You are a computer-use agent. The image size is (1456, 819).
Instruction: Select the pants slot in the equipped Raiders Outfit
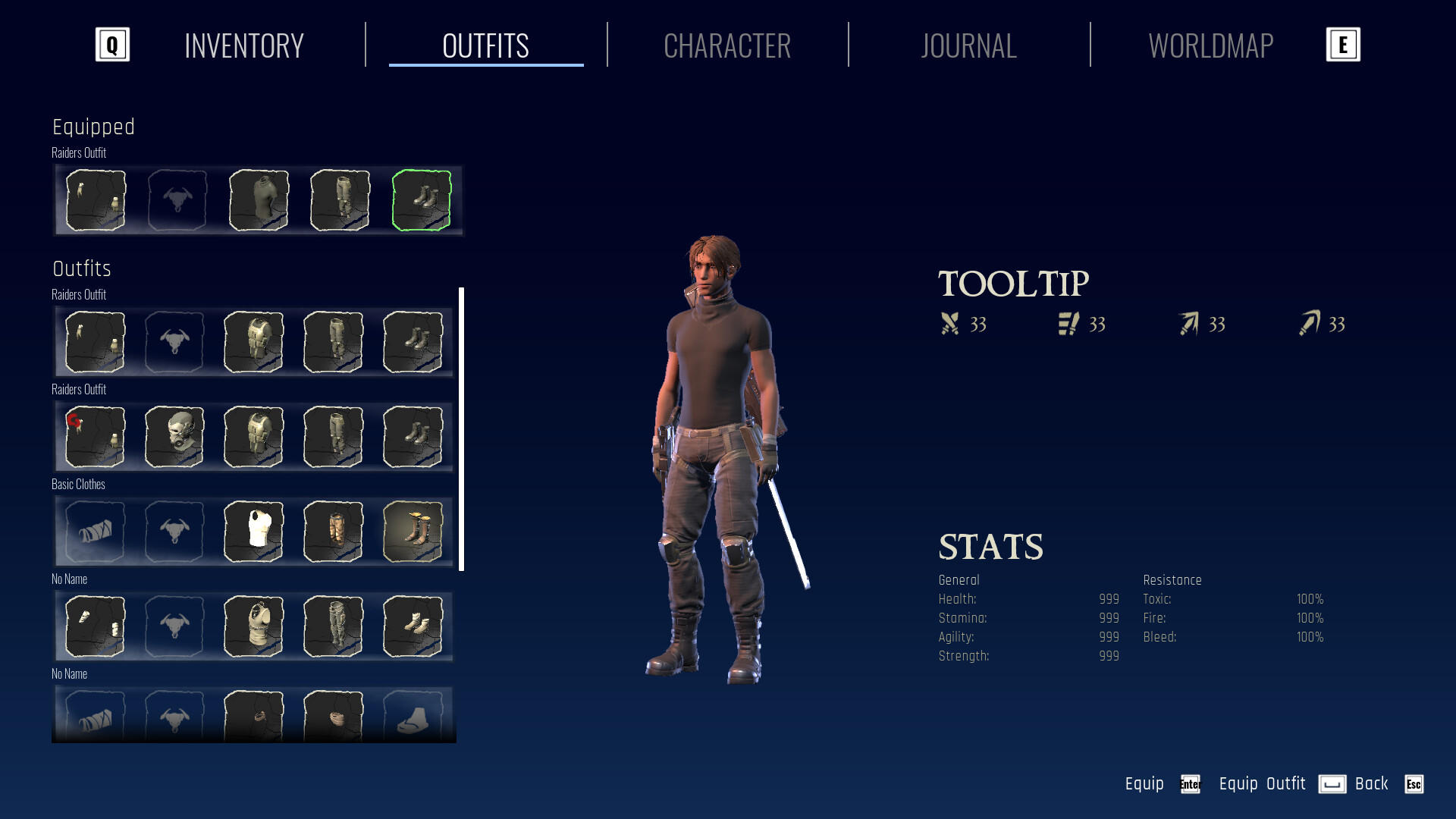[339, 200]
